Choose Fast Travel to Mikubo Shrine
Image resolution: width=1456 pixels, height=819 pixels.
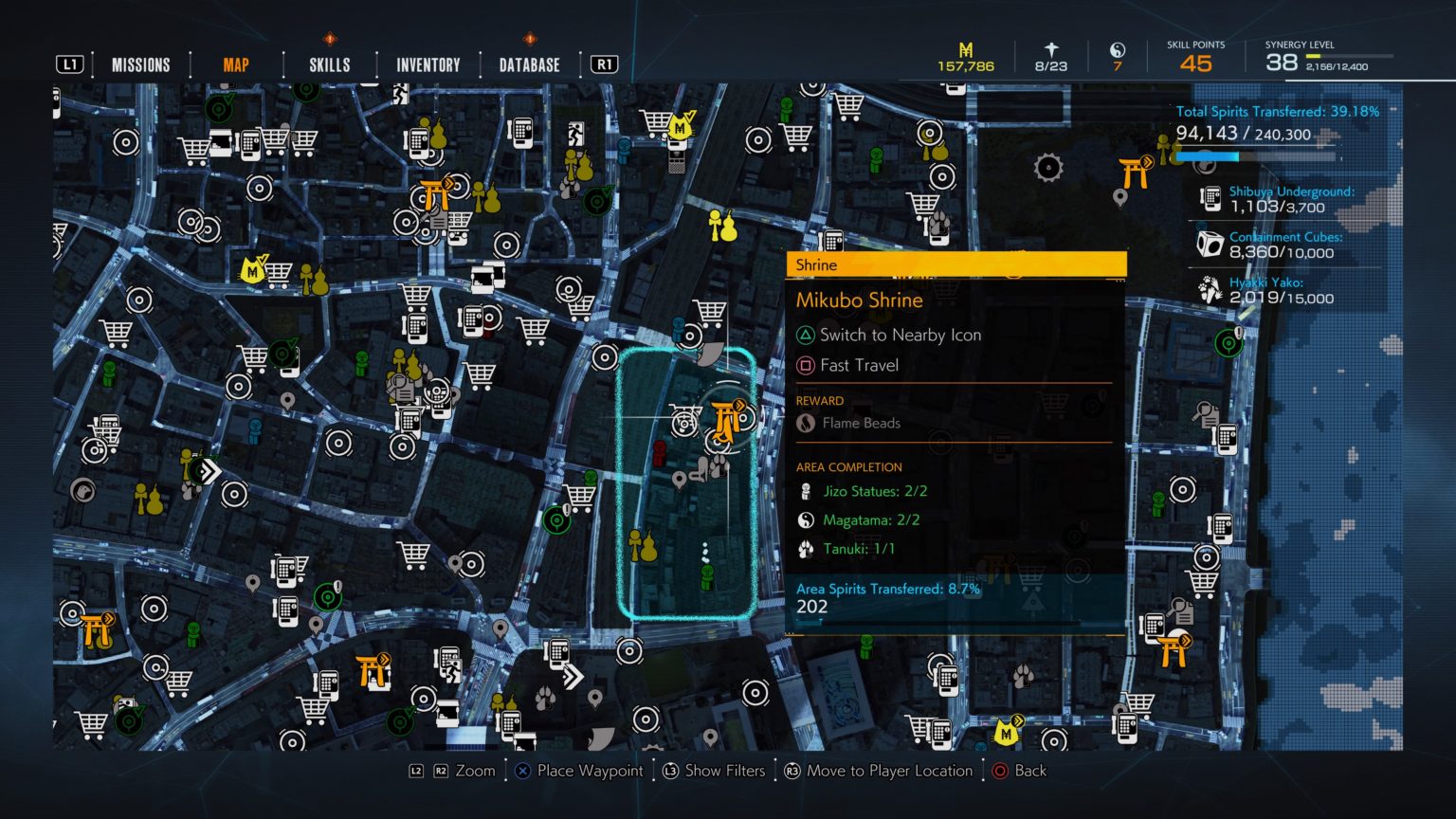click(x=859, y=365)
